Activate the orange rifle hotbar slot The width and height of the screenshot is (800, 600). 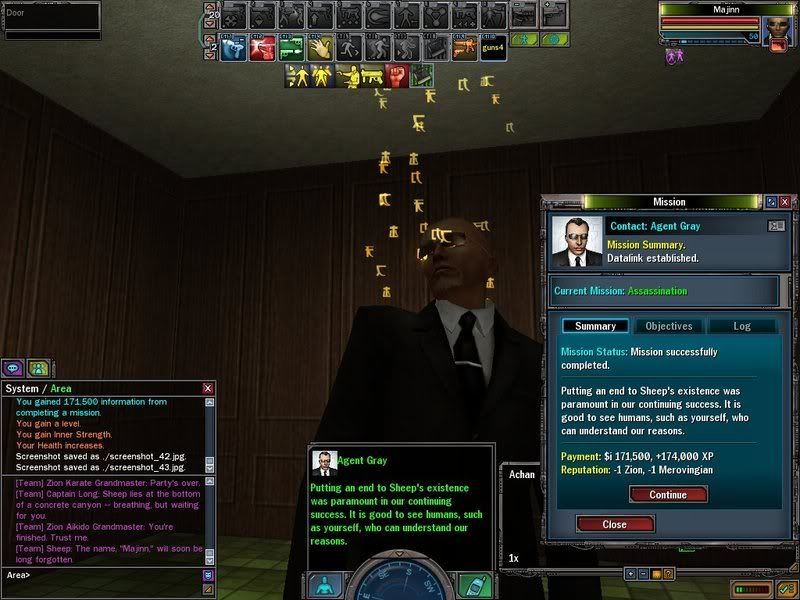coord(463,48)
